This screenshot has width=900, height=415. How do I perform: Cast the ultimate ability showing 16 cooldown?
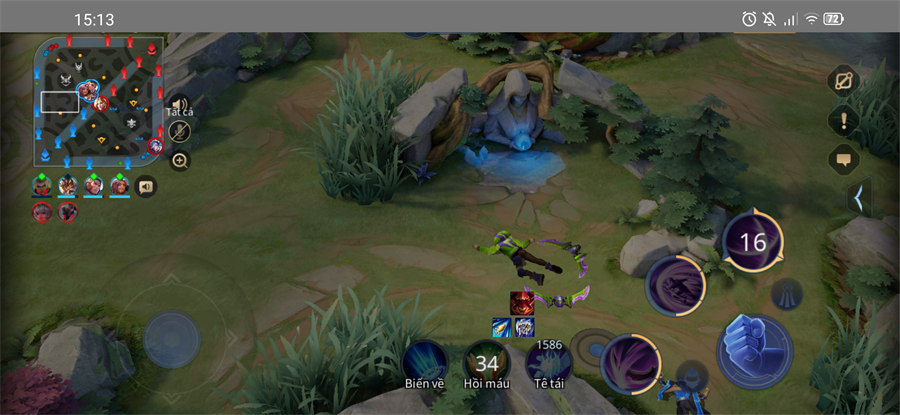[752, 242]
